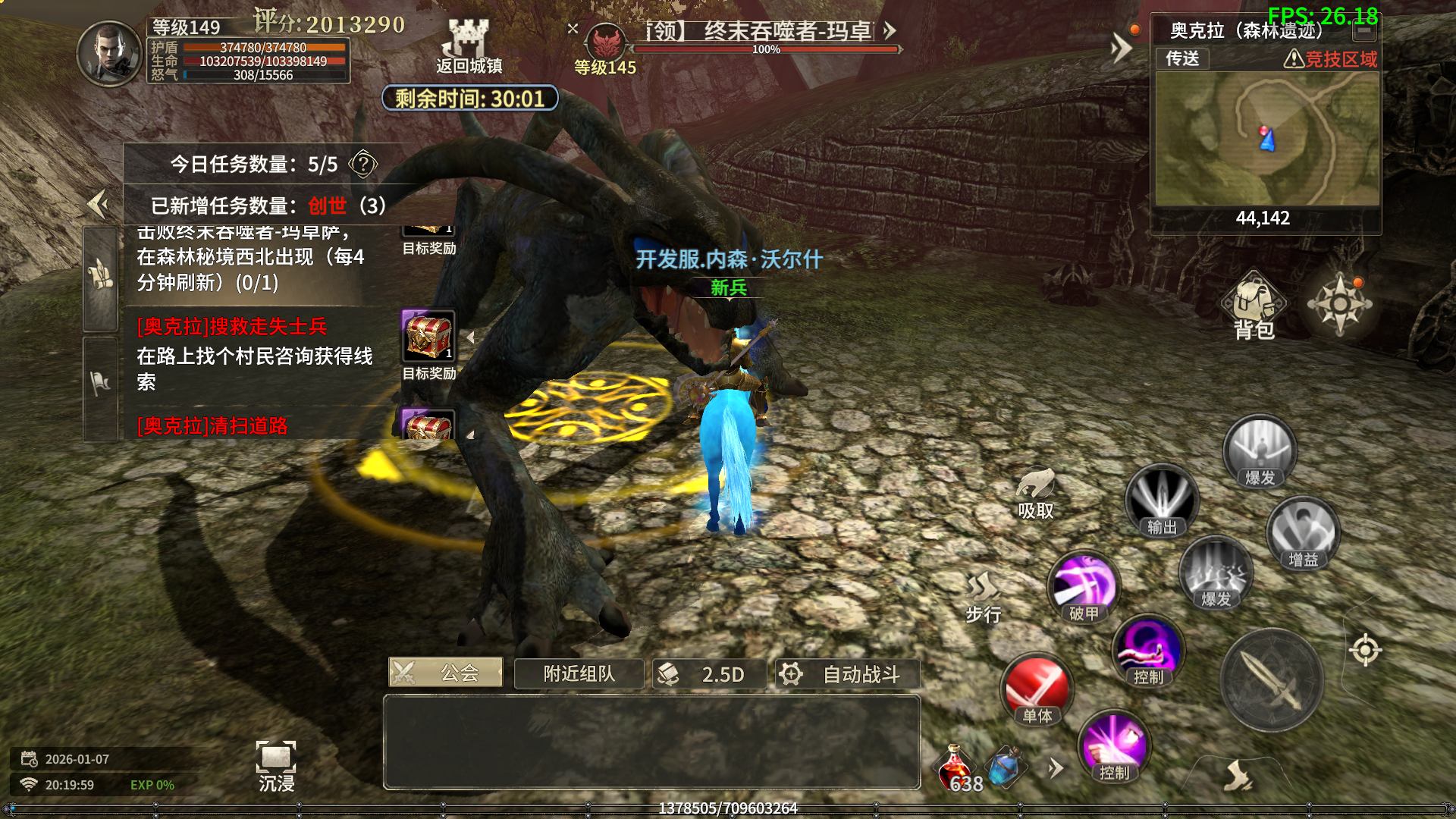Tap the crossed swords basic attack button
Image resolution: width=1456 pixels, height=819 pixels.
coord(1272,680)
